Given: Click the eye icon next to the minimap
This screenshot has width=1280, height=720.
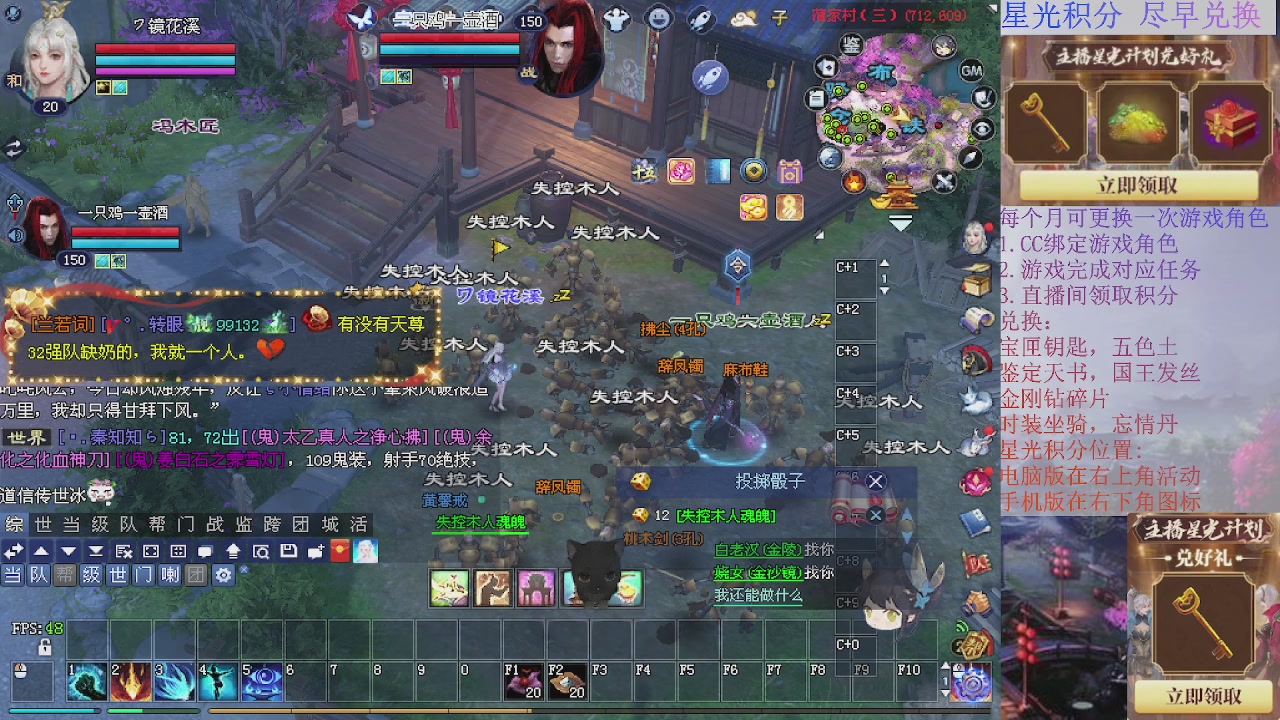Looking at the screenshot, I should 983,126.
